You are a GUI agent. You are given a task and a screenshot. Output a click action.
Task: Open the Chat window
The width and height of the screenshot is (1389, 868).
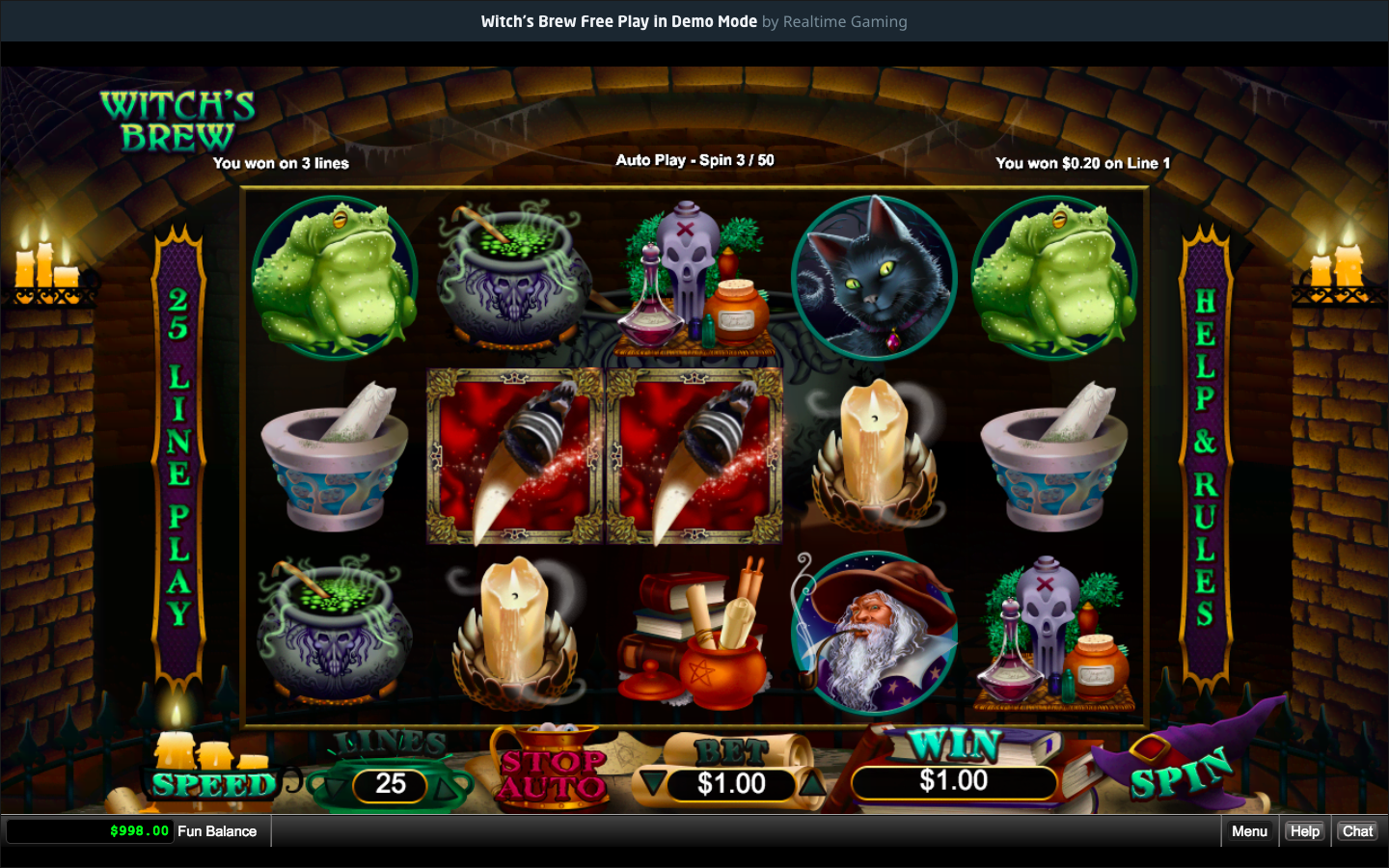pos(1357,831)
